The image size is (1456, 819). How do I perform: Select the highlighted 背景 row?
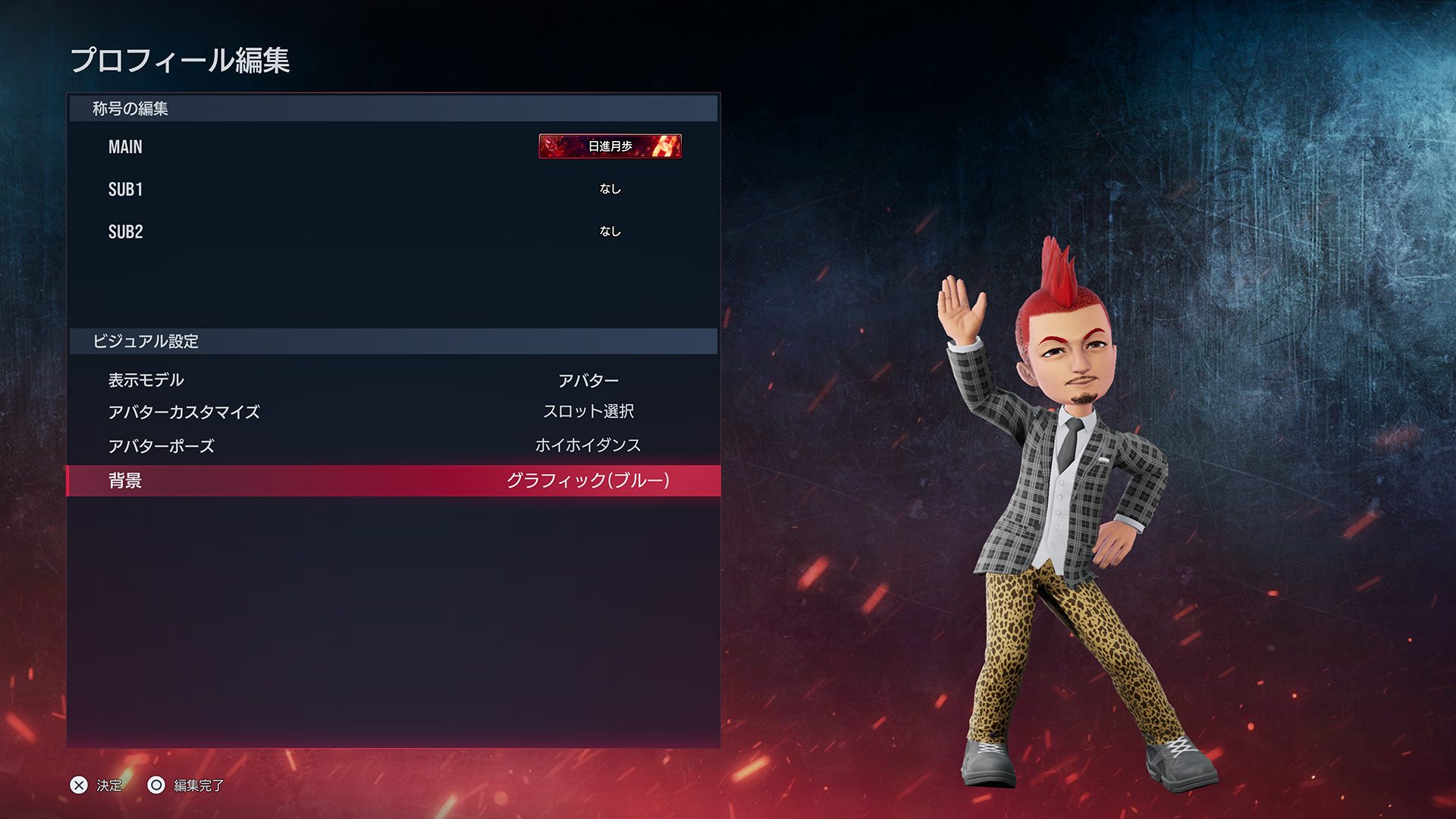(393, 481)
